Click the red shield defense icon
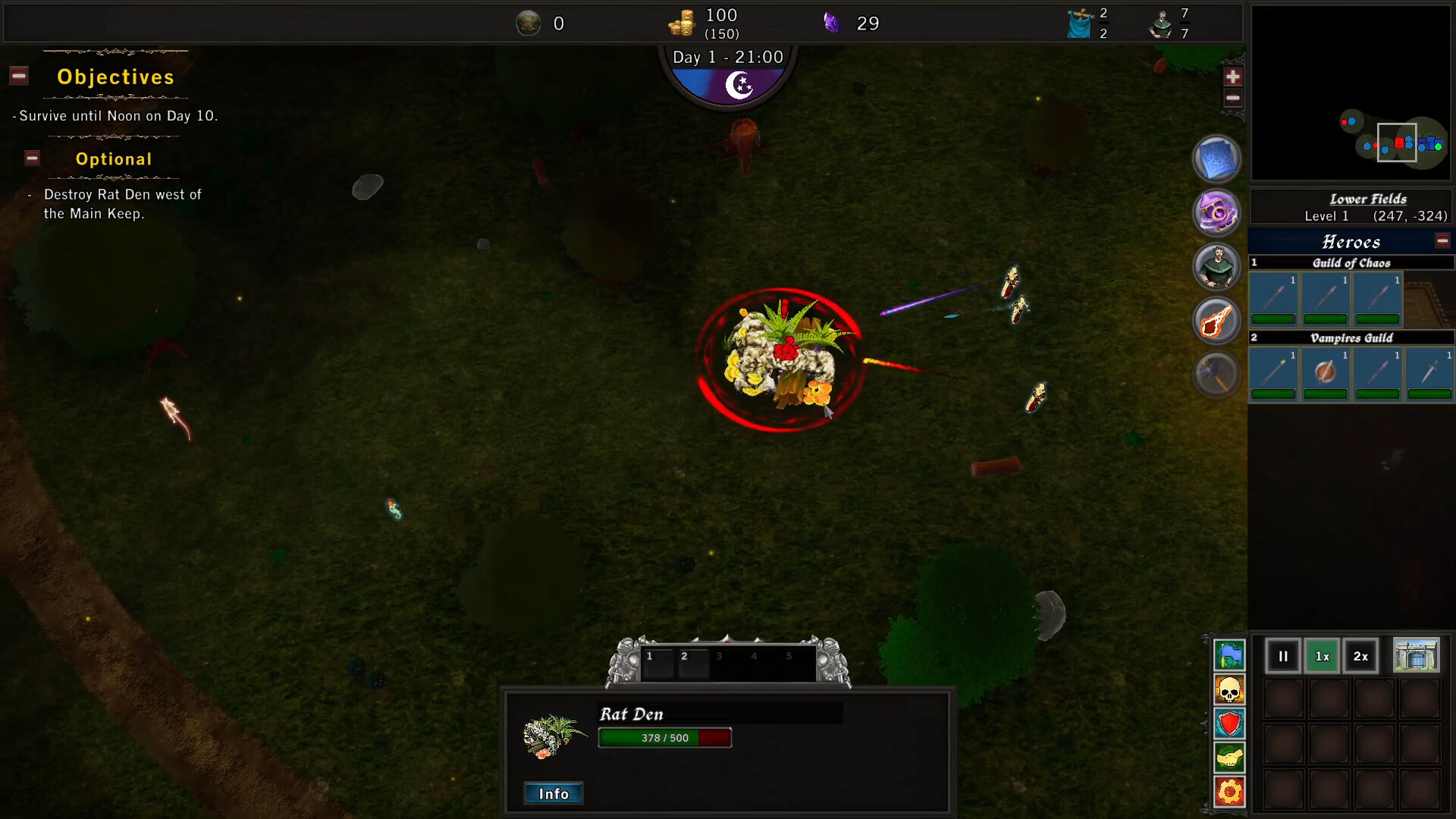The image size is (1456, 819). tap(1230, 724)
